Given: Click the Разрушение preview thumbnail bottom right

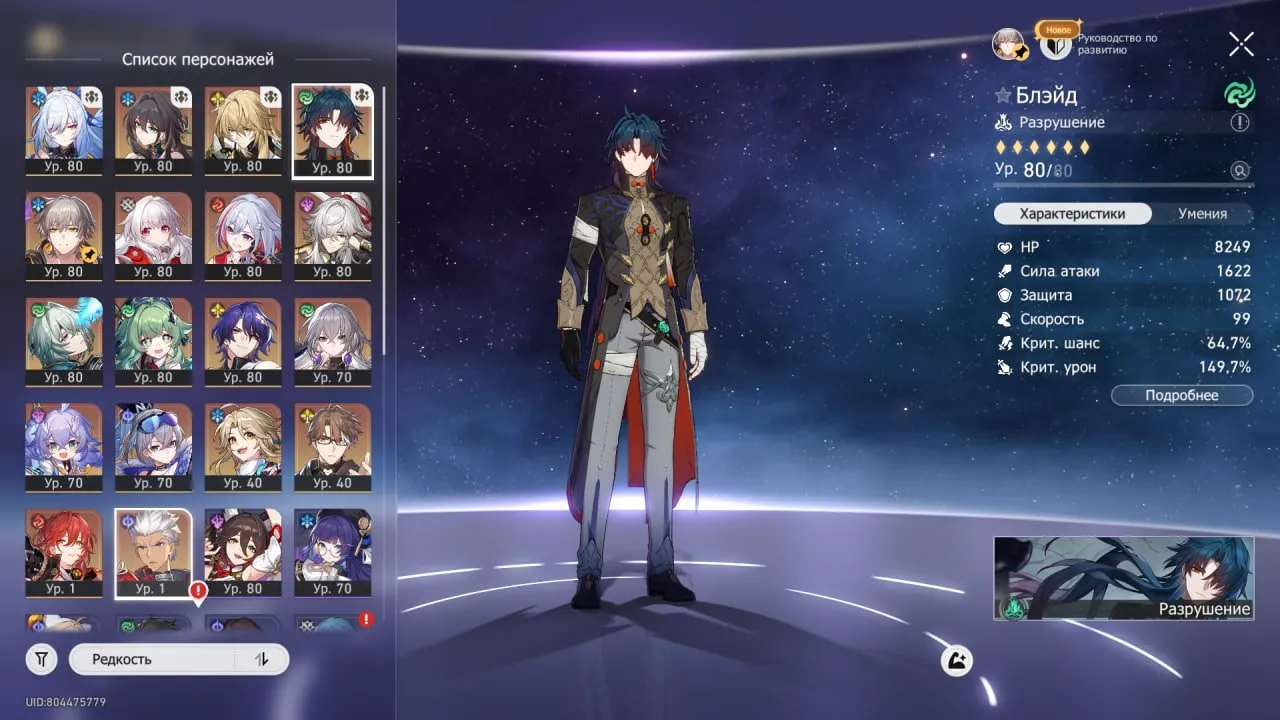Looking at the screenshot, I should pos(1123,578).
